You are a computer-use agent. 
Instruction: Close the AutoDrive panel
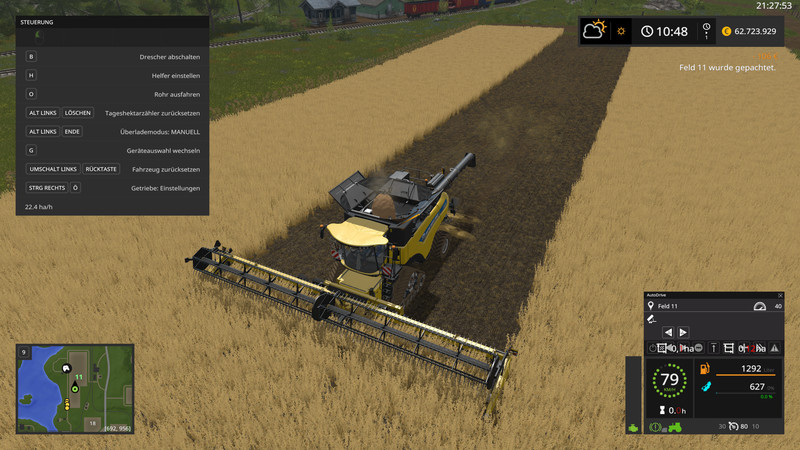click(779, 295)
